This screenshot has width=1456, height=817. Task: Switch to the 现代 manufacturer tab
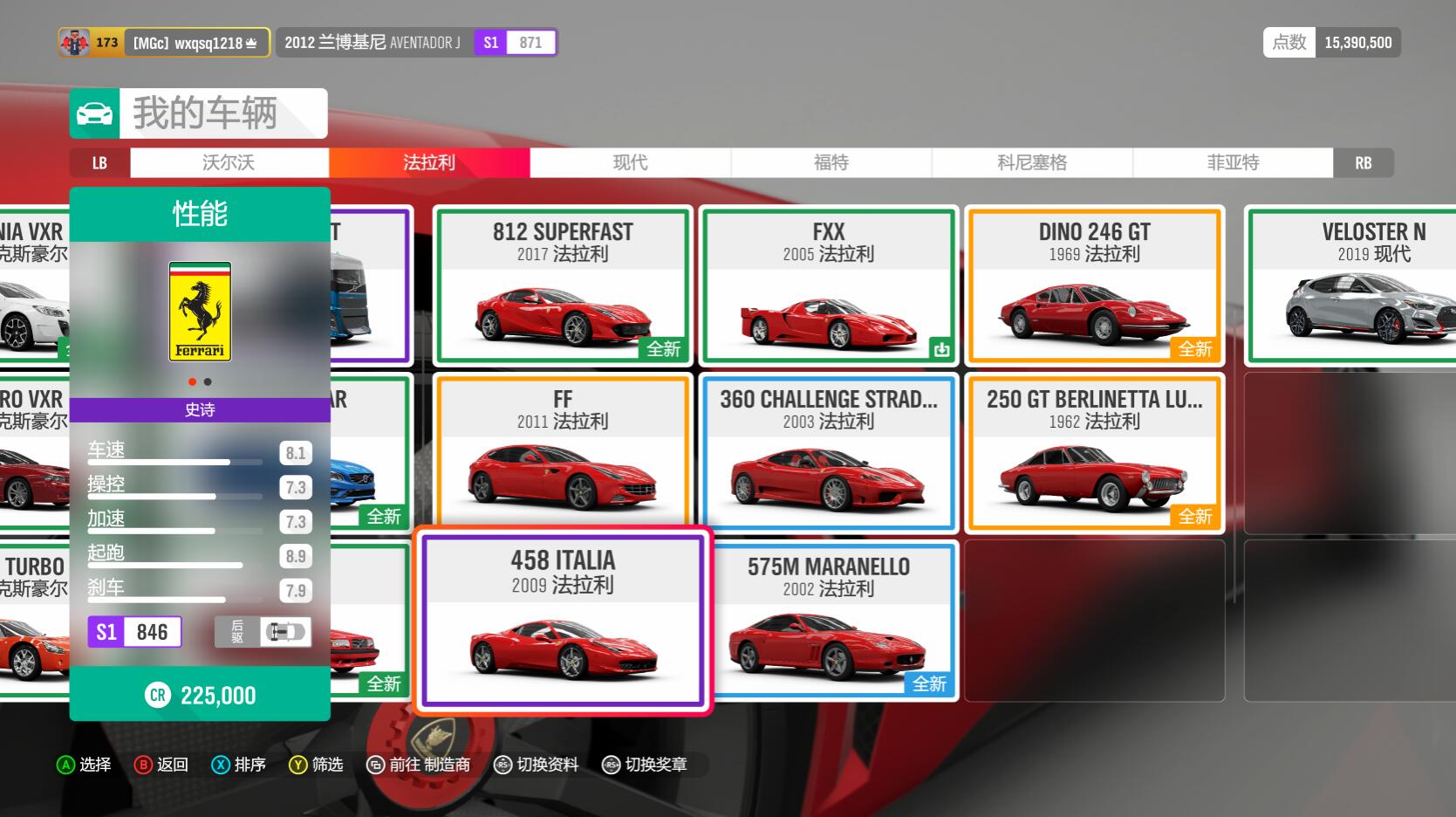(630, 162)
